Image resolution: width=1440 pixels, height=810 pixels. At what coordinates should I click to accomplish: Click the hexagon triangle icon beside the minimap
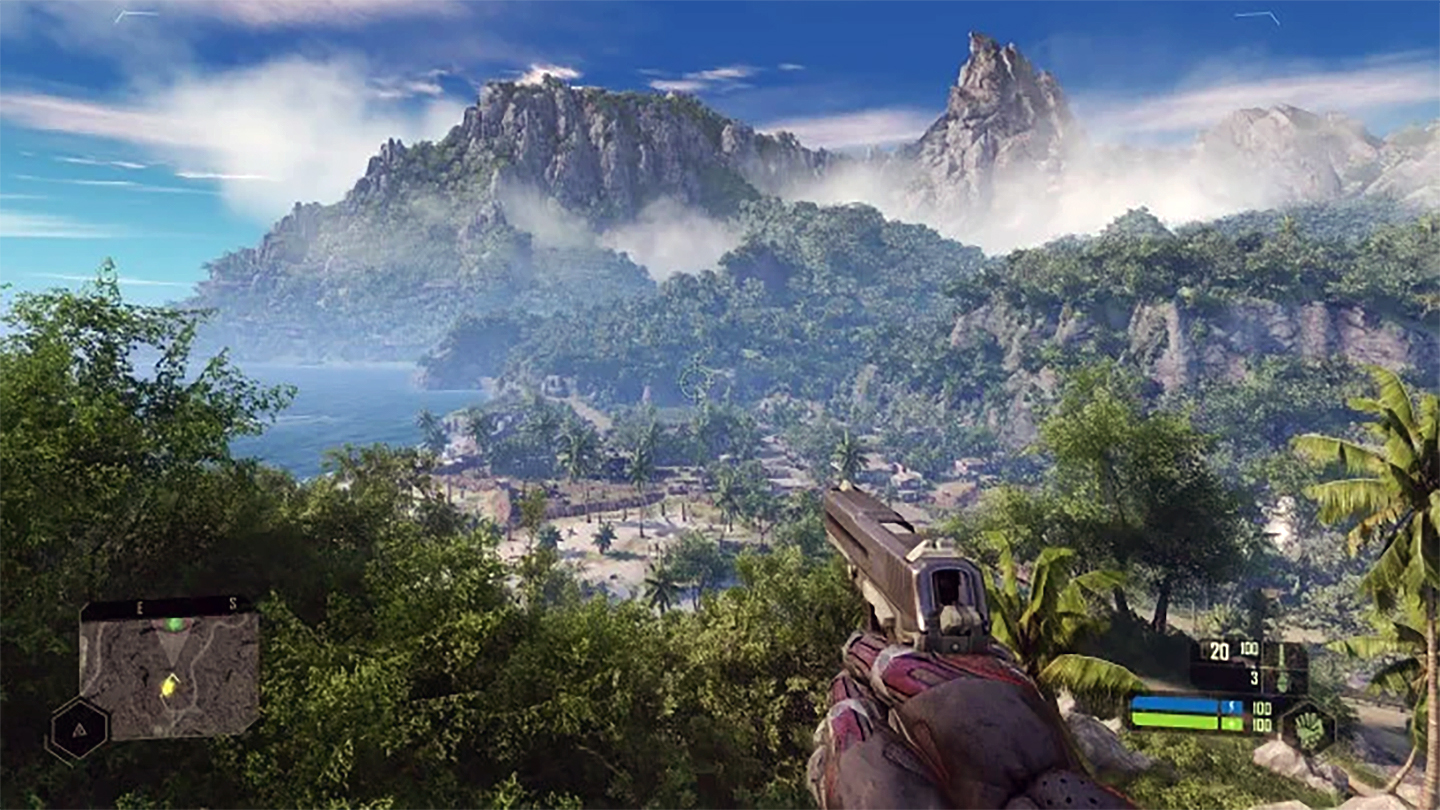click(78, 728)
